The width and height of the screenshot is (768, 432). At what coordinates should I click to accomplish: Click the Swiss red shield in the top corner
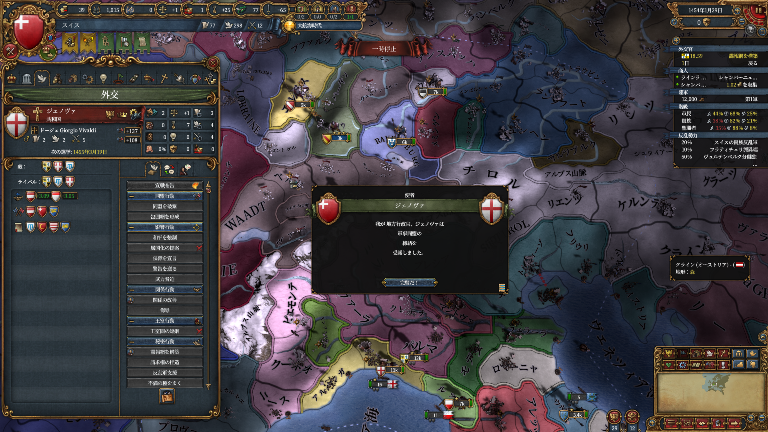(32, 28)
